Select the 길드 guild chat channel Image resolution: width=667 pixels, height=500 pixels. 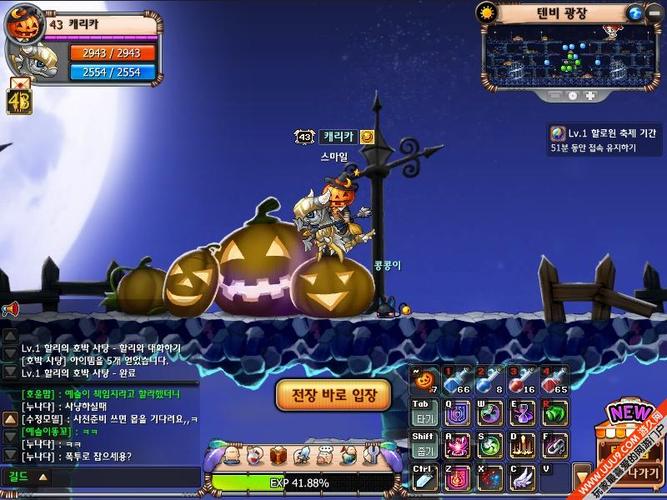pos(20,476)
